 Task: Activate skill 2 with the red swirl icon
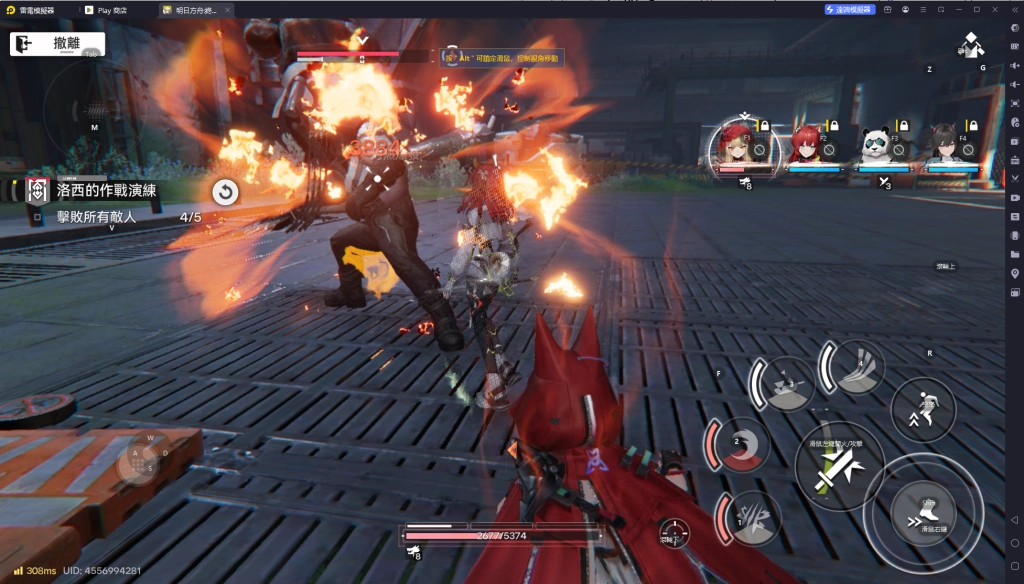tap(741, 445)
